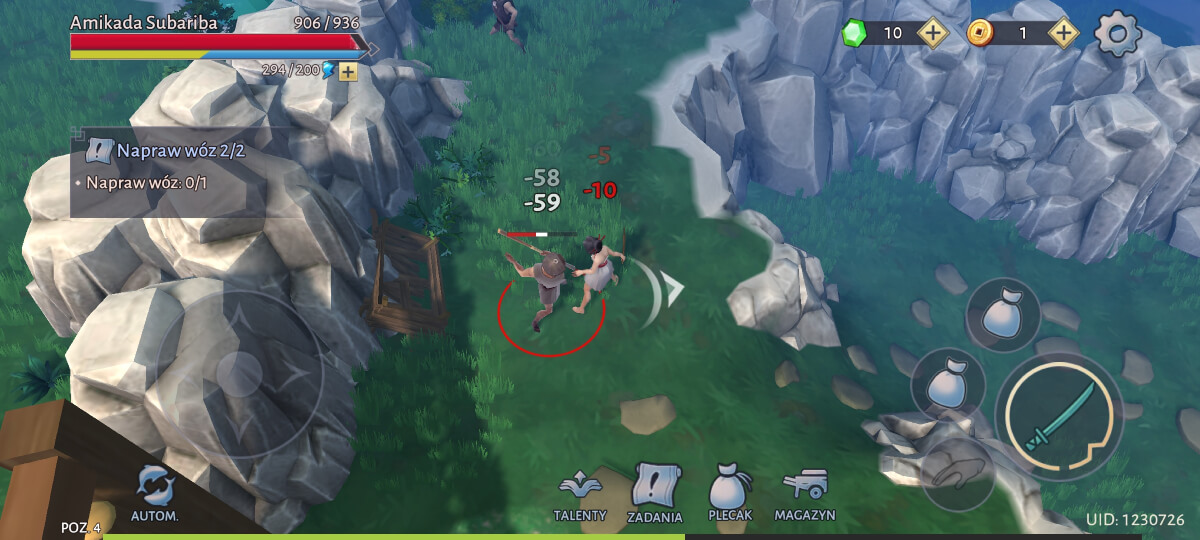Open the PLECAK backpack

click(x=729, y=495)
